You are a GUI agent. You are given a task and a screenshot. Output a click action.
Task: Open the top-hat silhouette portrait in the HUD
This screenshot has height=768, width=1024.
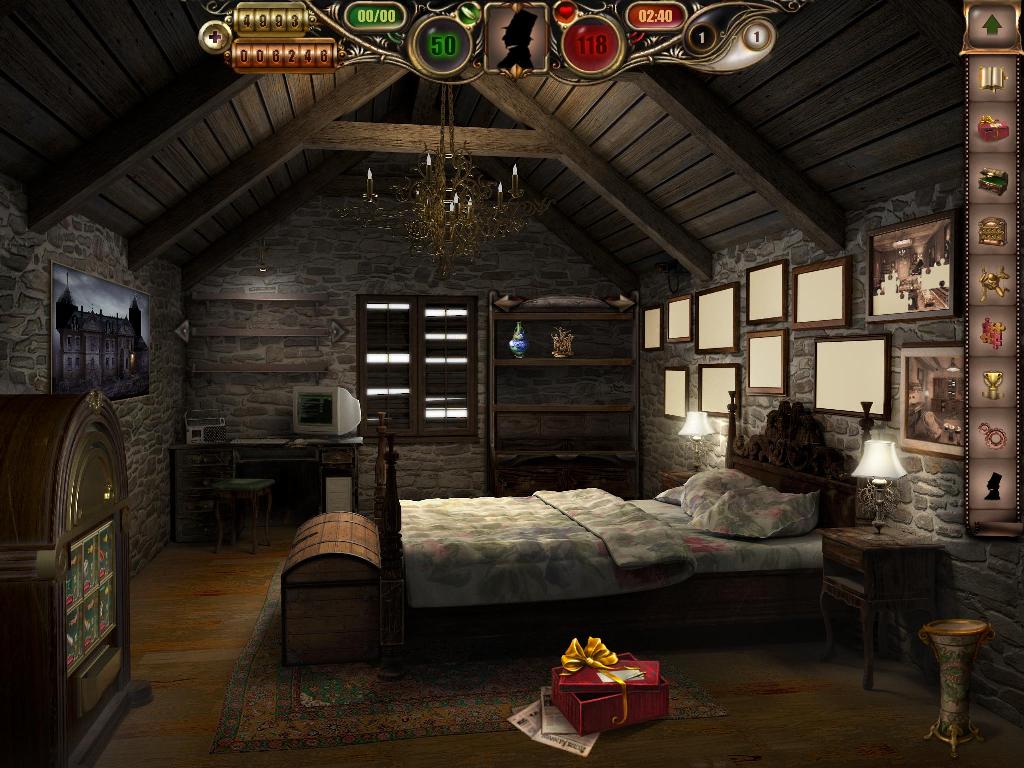click(x=516, y=38)
